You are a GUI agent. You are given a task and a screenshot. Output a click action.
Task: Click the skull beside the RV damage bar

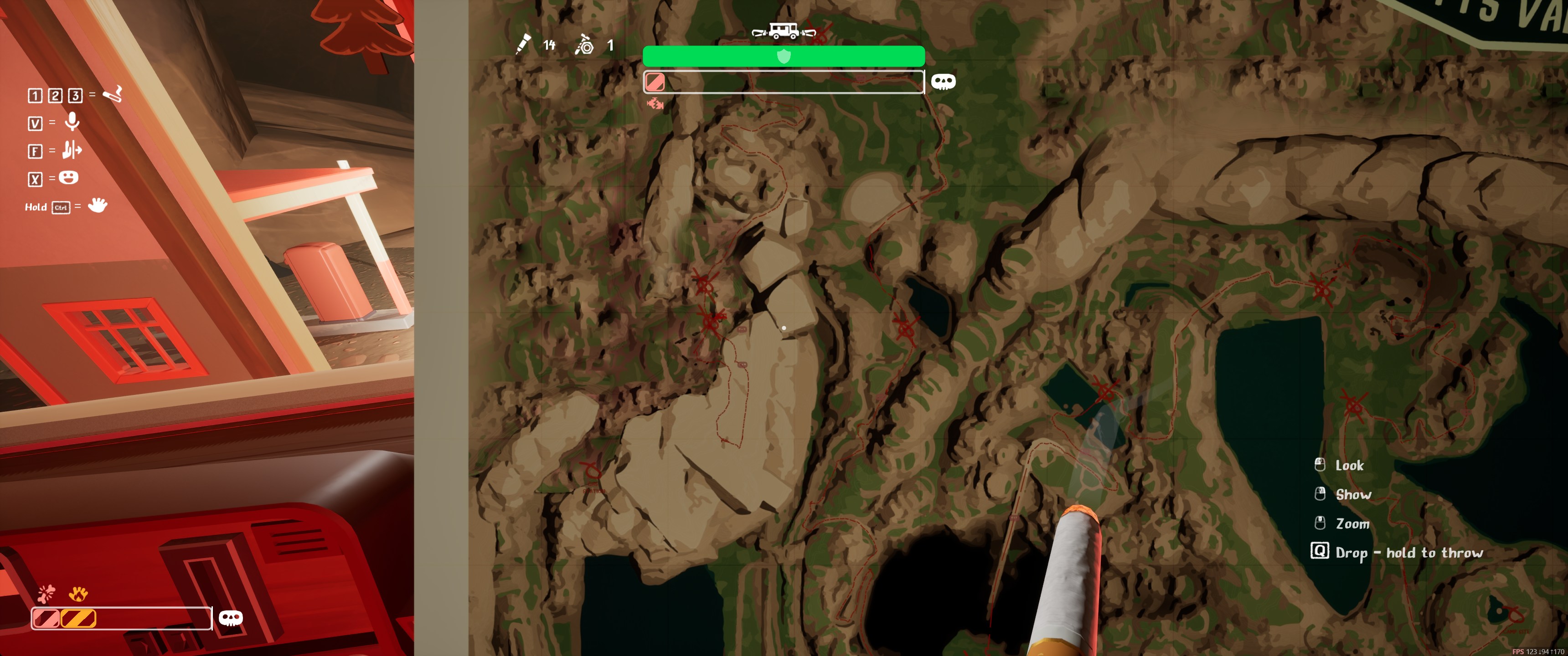coord(943,82)
